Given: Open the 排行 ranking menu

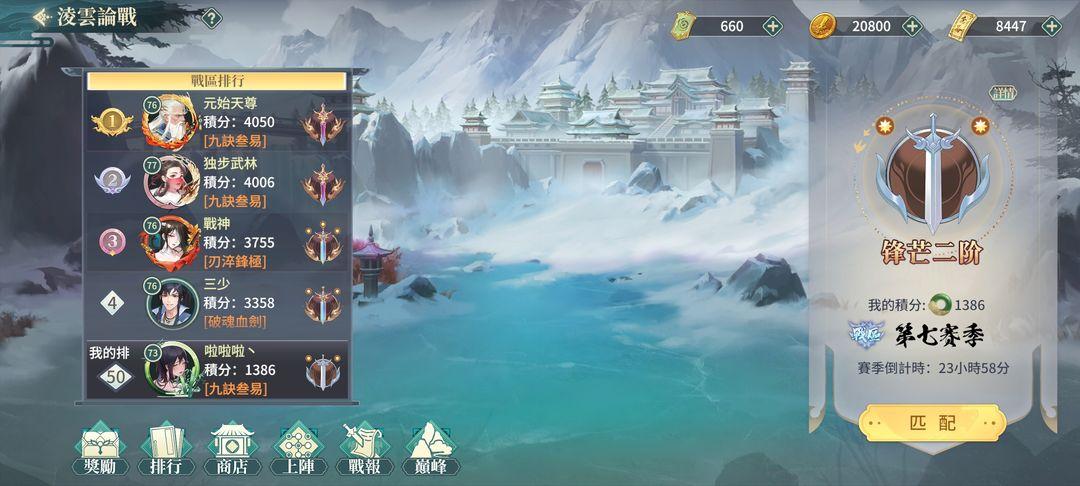Looking at the screenshot, I should (x=166, y=449).
